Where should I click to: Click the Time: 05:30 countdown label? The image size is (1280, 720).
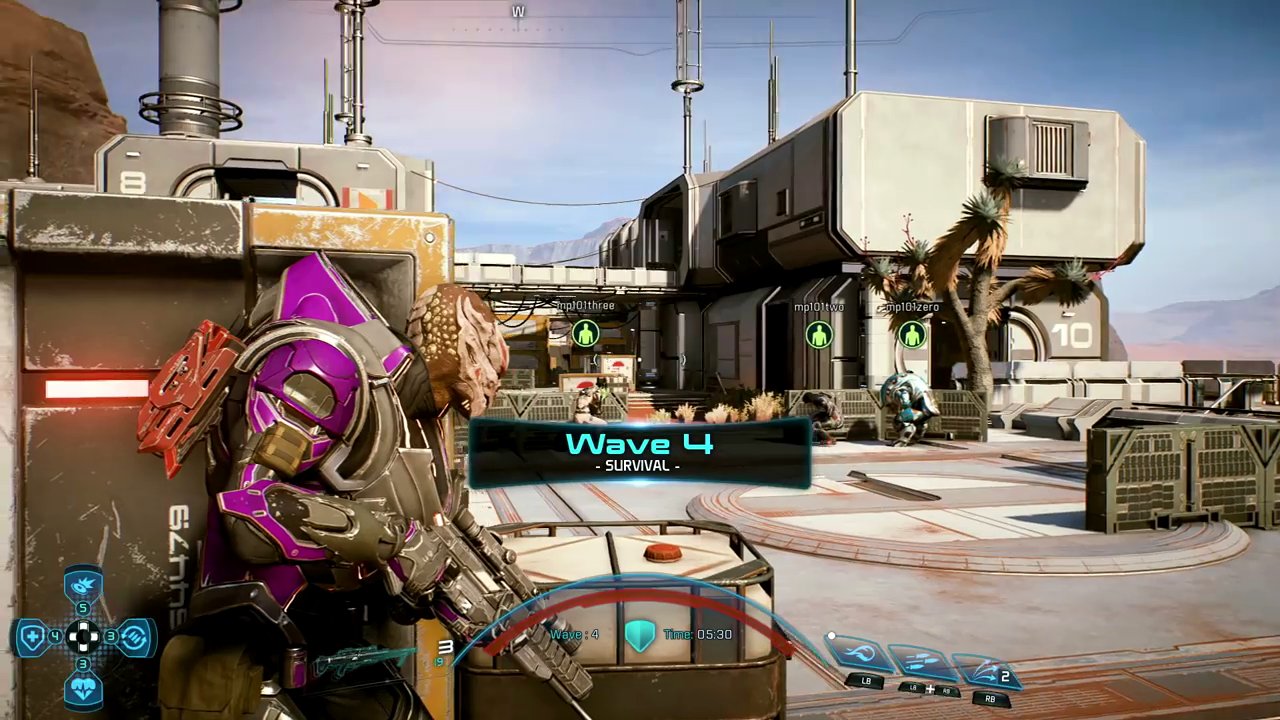pyautogui.click(x=697, y=634)
